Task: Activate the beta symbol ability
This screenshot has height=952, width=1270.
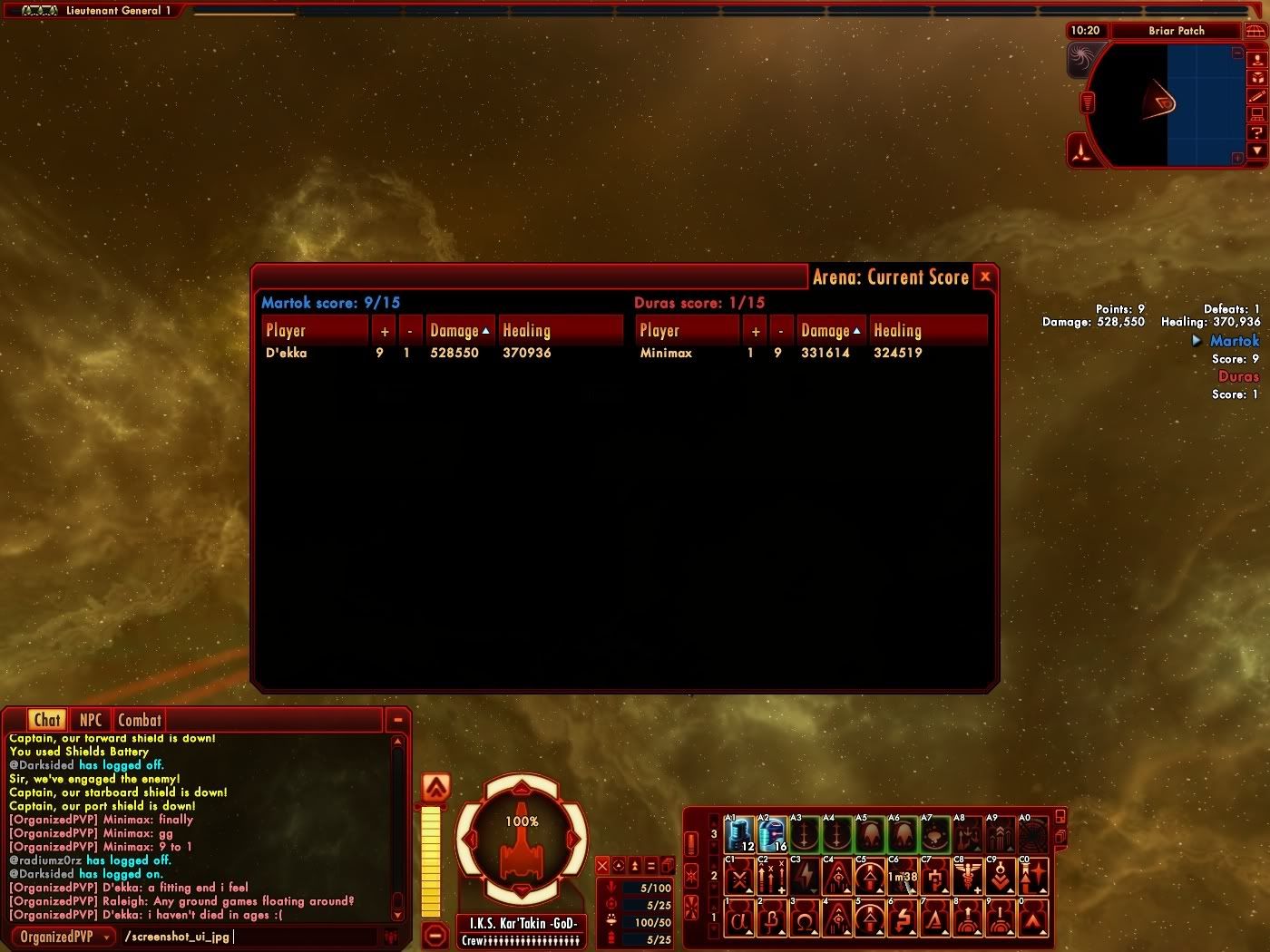Action: [772, 920]
